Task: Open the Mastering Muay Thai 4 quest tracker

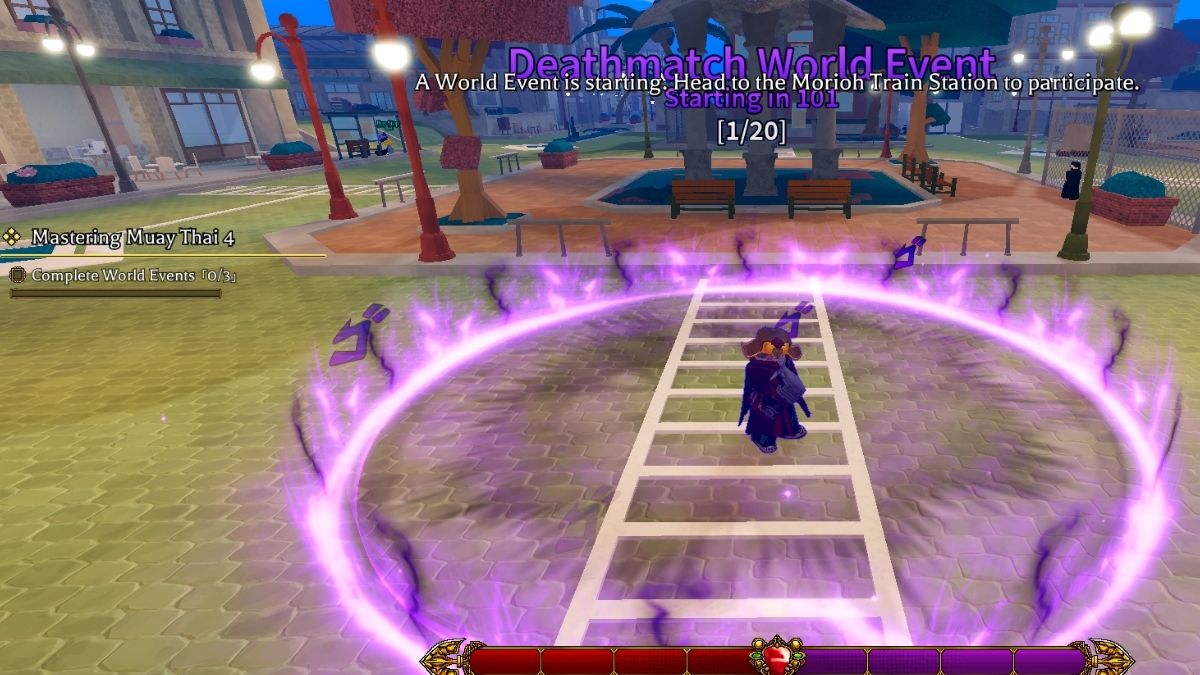Action: point(132,238)
